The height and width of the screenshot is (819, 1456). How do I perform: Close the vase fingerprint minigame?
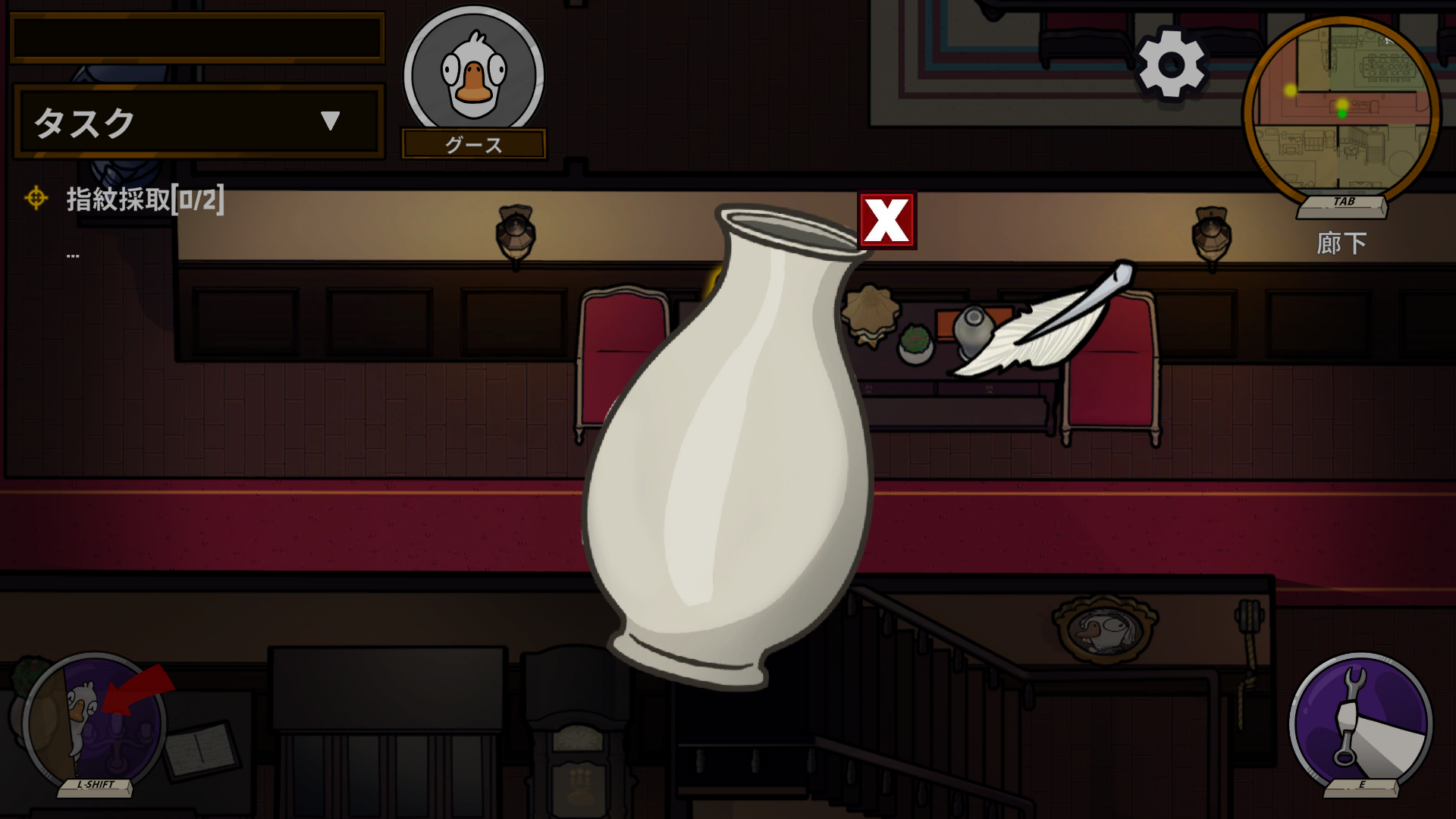coord(886,221)
